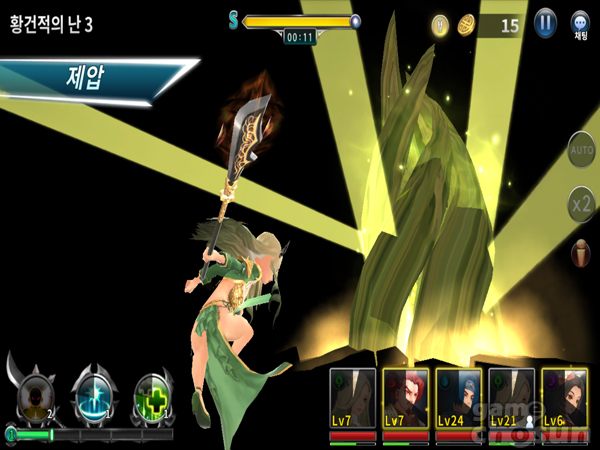
Task: Toggle AUTO battle mode
Action: (x=581, y=151)
